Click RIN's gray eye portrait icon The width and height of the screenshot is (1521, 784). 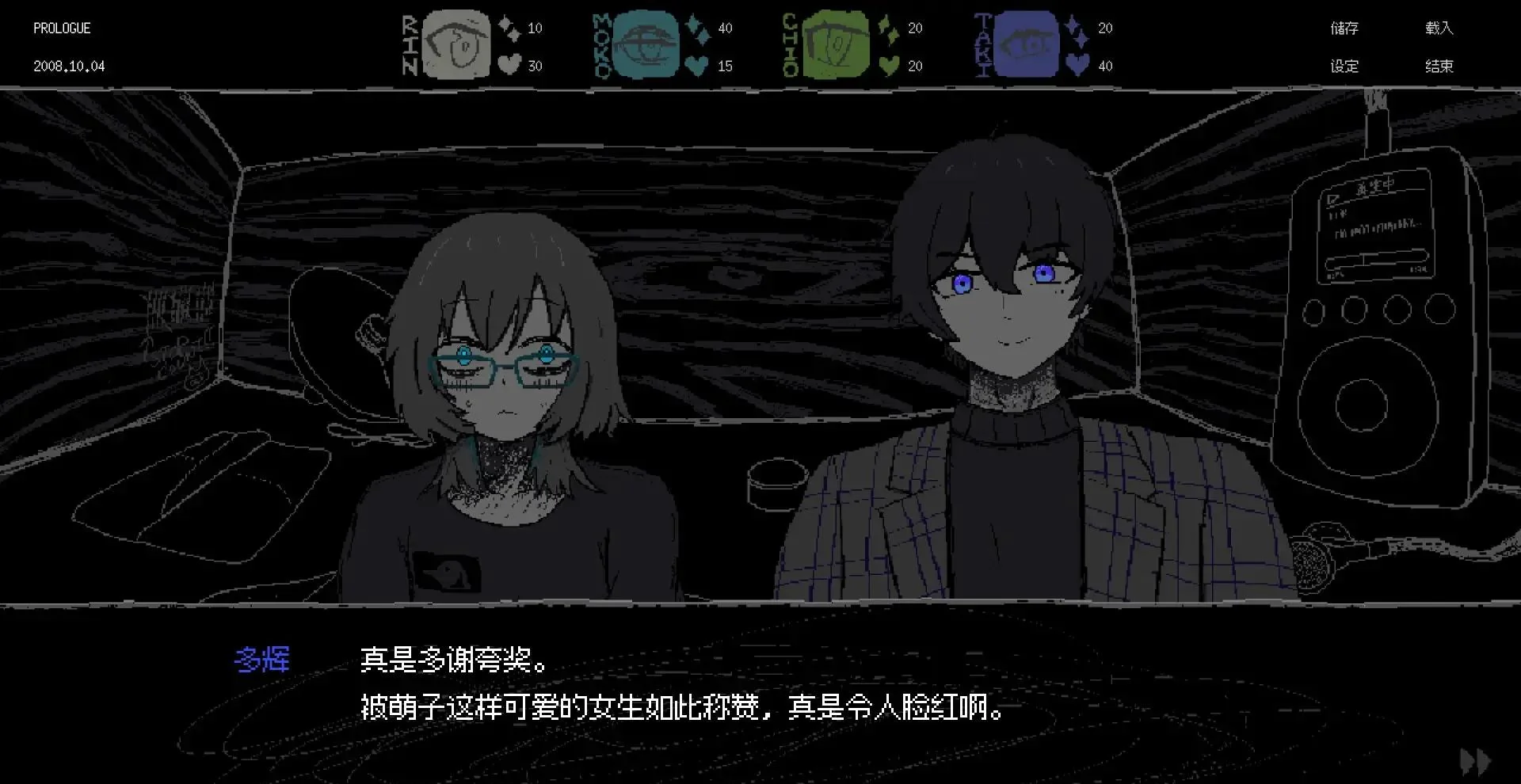pos(455,44)
